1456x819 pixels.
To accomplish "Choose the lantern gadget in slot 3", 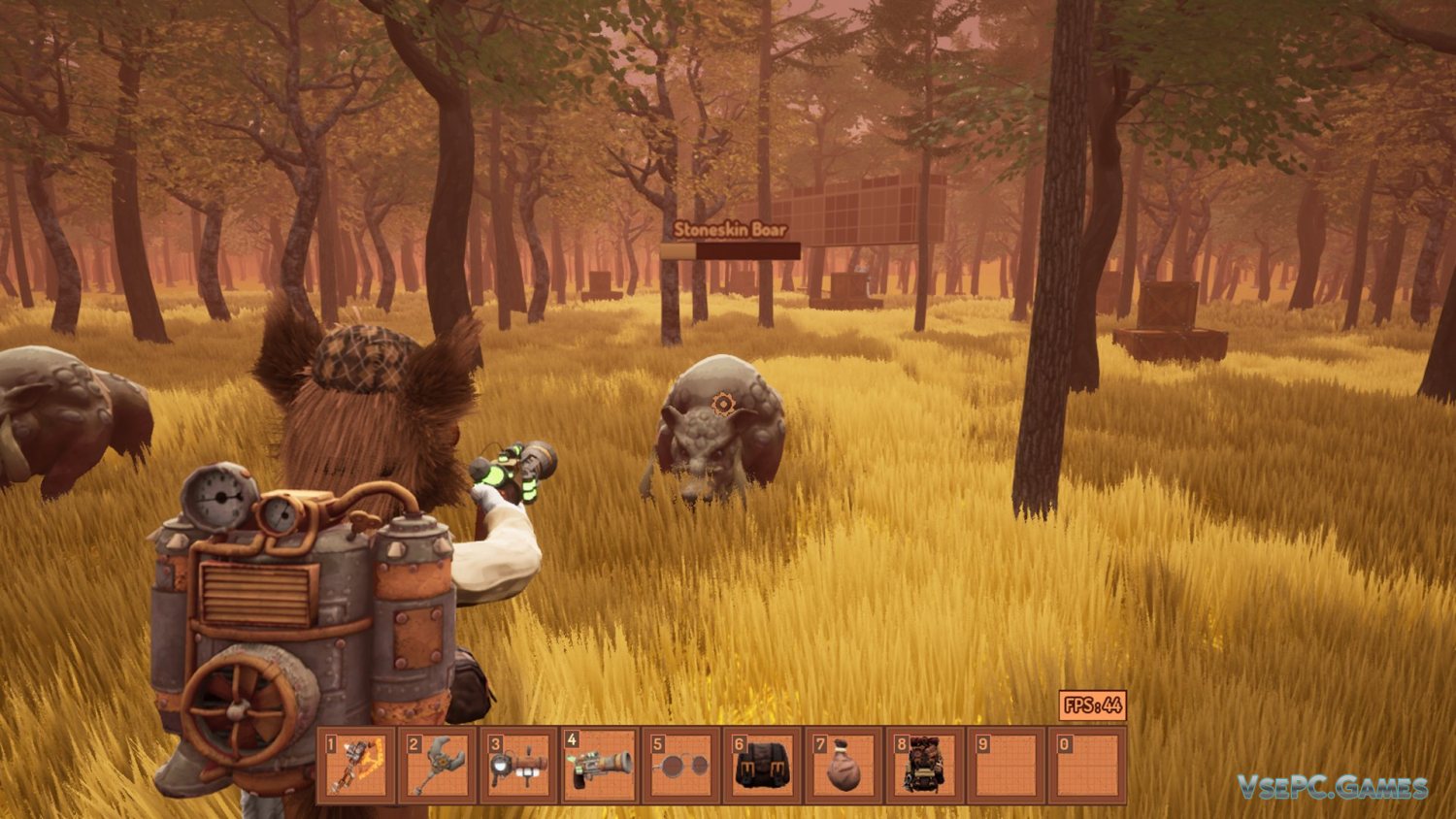I will tap(519, 765).
